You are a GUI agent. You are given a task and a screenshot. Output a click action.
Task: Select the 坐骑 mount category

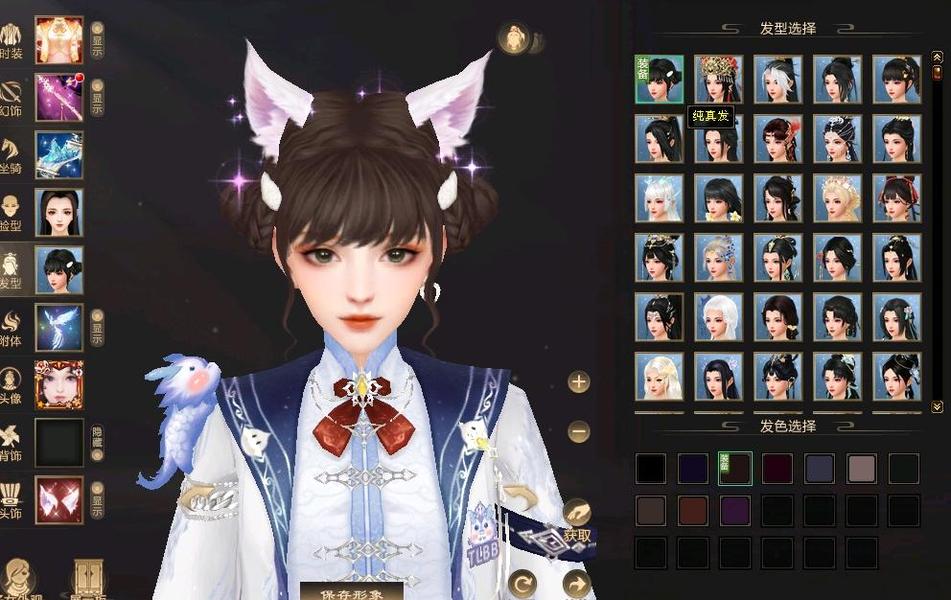(x=59, y=155)
